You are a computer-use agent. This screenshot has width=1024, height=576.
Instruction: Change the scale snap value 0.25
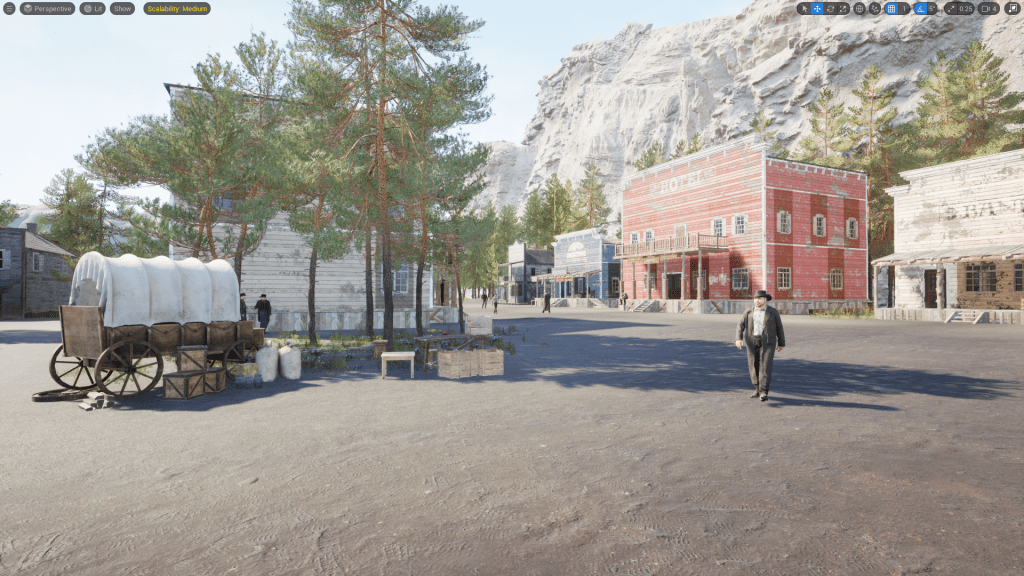point(965,8)
